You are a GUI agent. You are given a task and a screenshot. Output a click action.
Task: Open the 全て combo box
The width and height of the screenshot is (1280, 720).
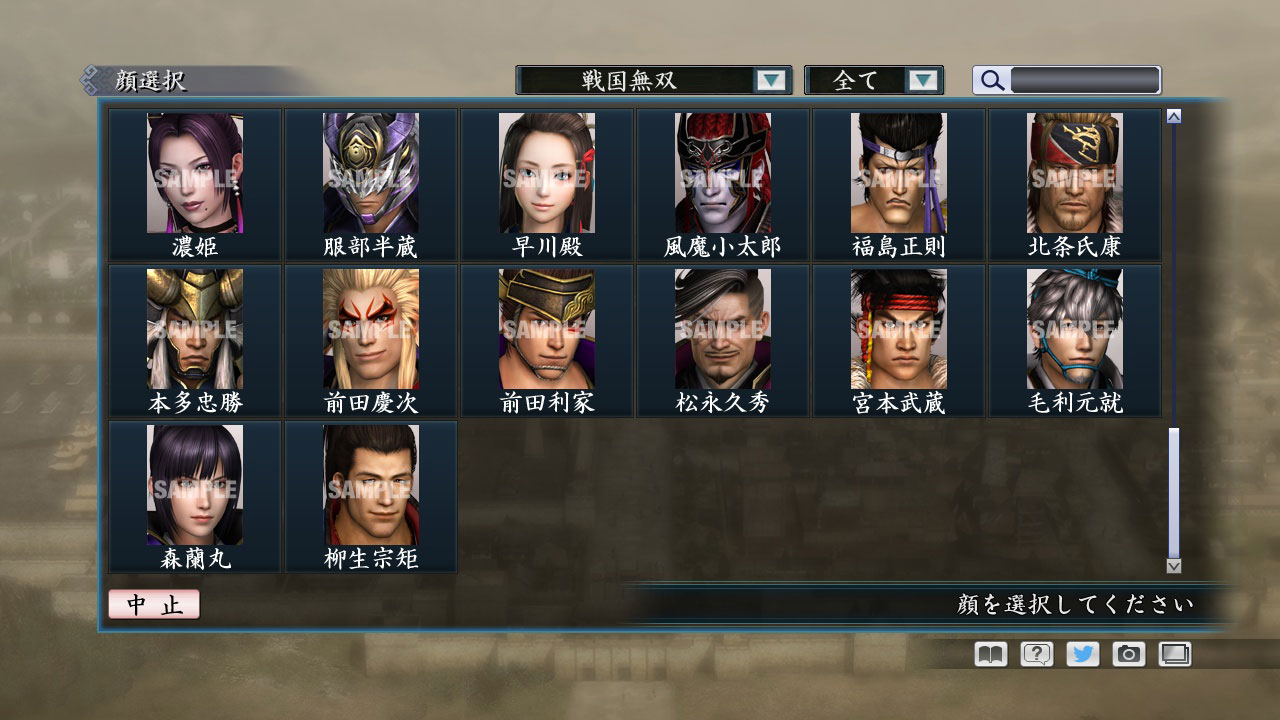click(x=866, y=80)
